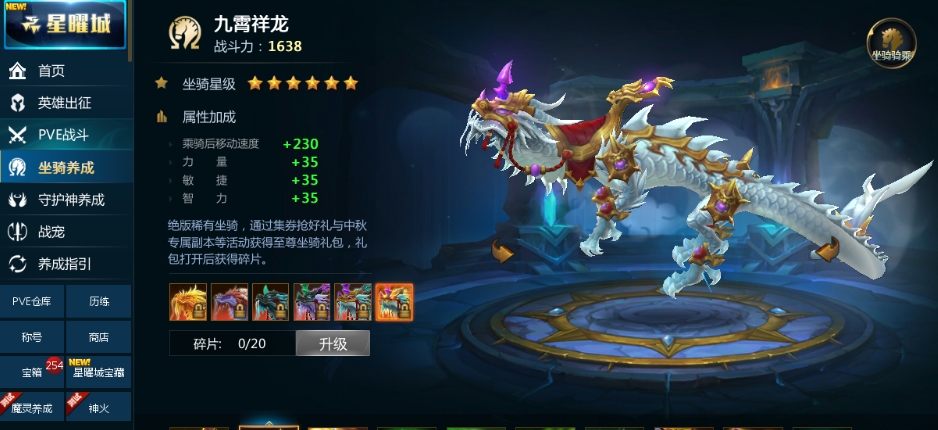Open the PVE仓库 storage button
This screenshot has height=430, width=938.
coord(32,301)
